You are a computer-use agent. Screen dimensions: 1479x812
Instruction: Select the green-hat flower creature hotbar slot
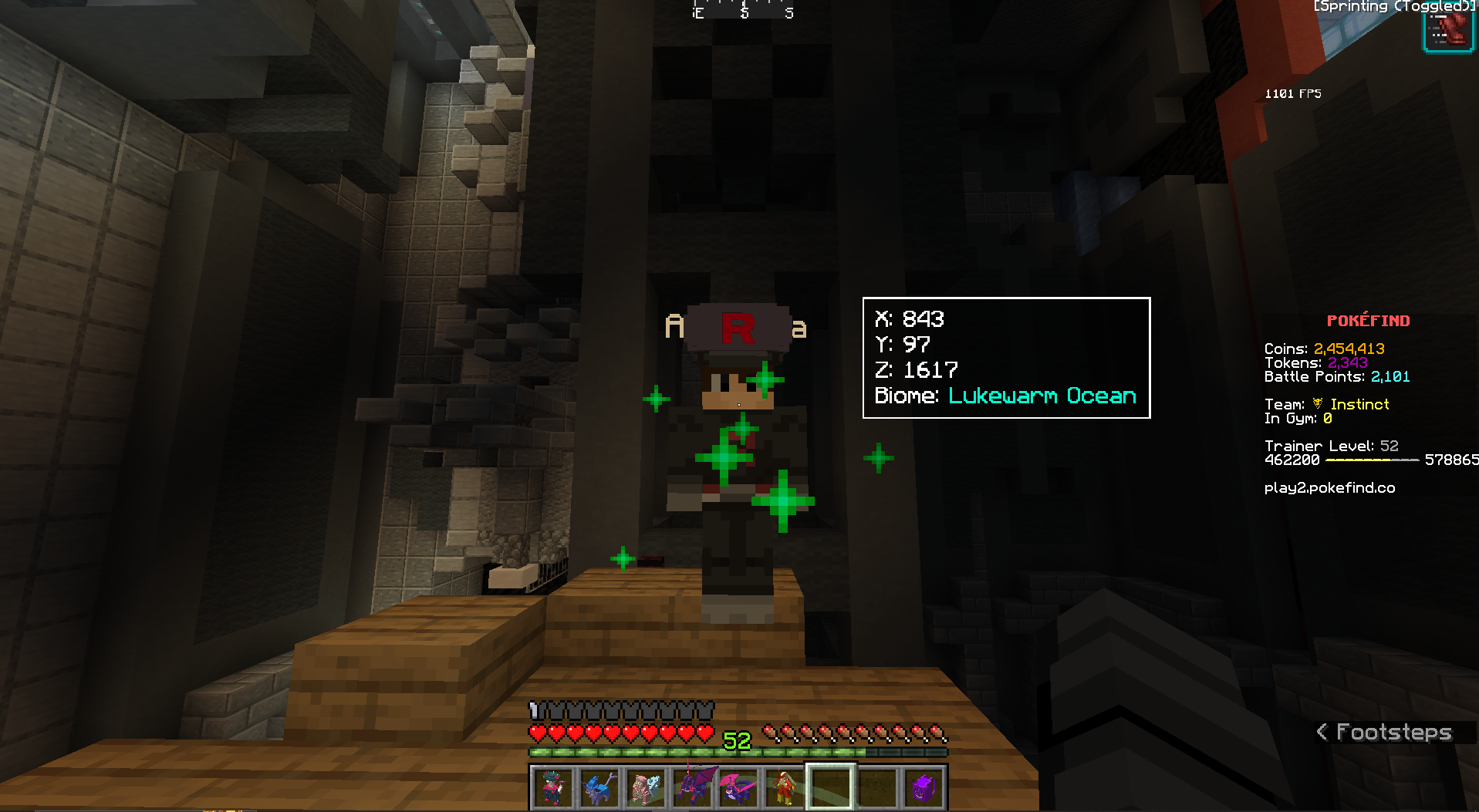click(x=552, y=787)
